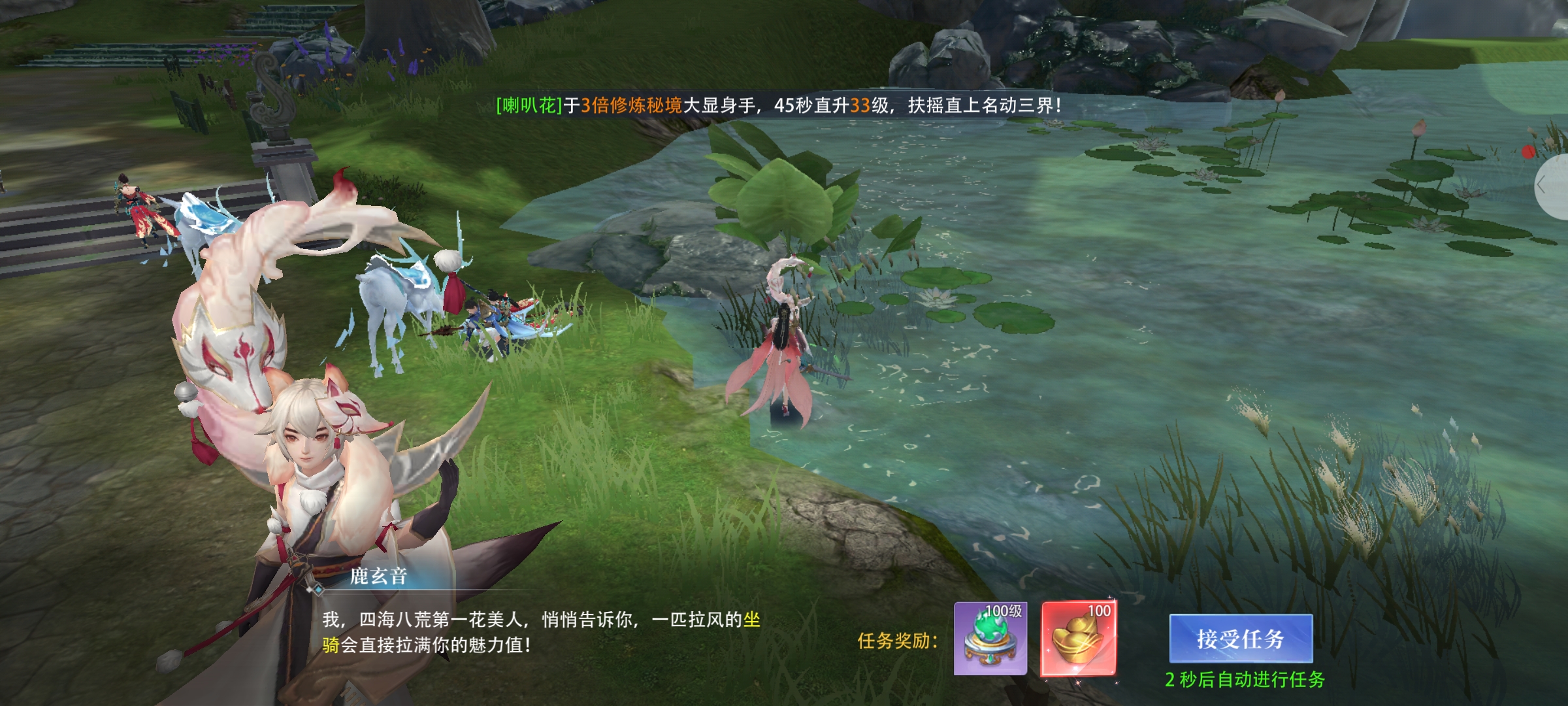
Task: Accept the quest with 接受任务 button
Action: click(1240, 639)
